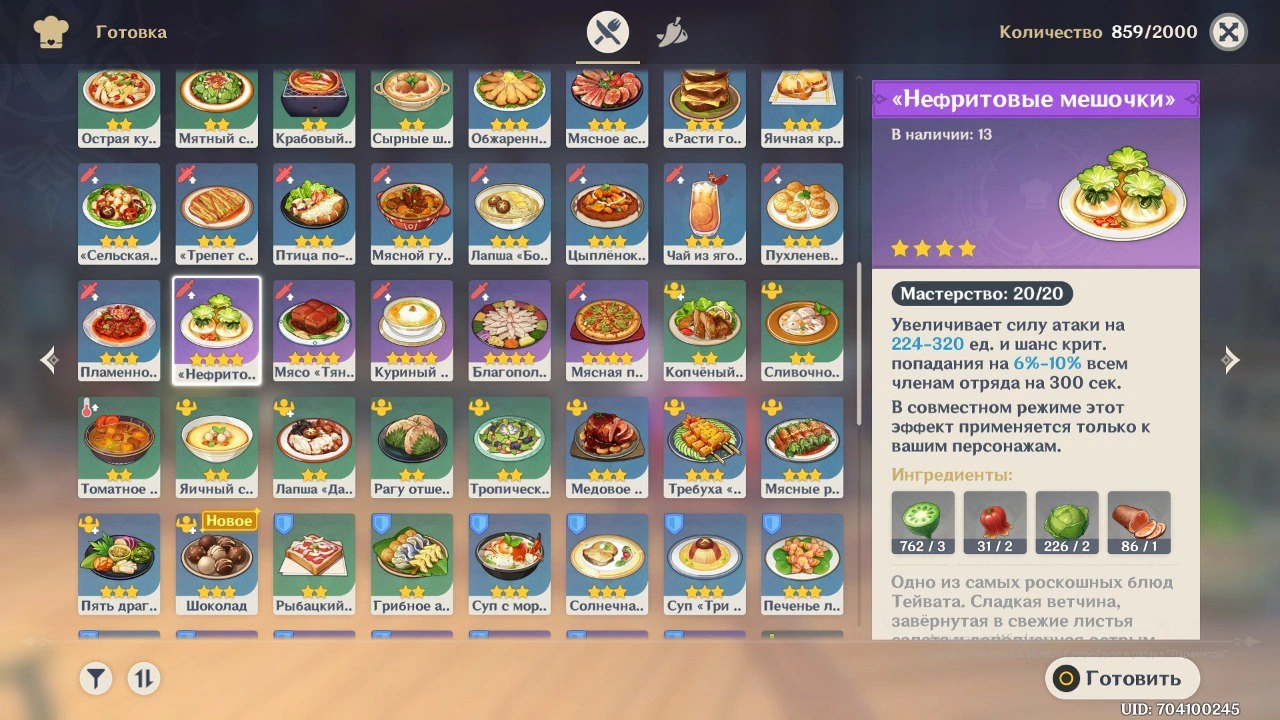
Task: Pick the Благополучие platter recipe
Action: tap(509, 331)
